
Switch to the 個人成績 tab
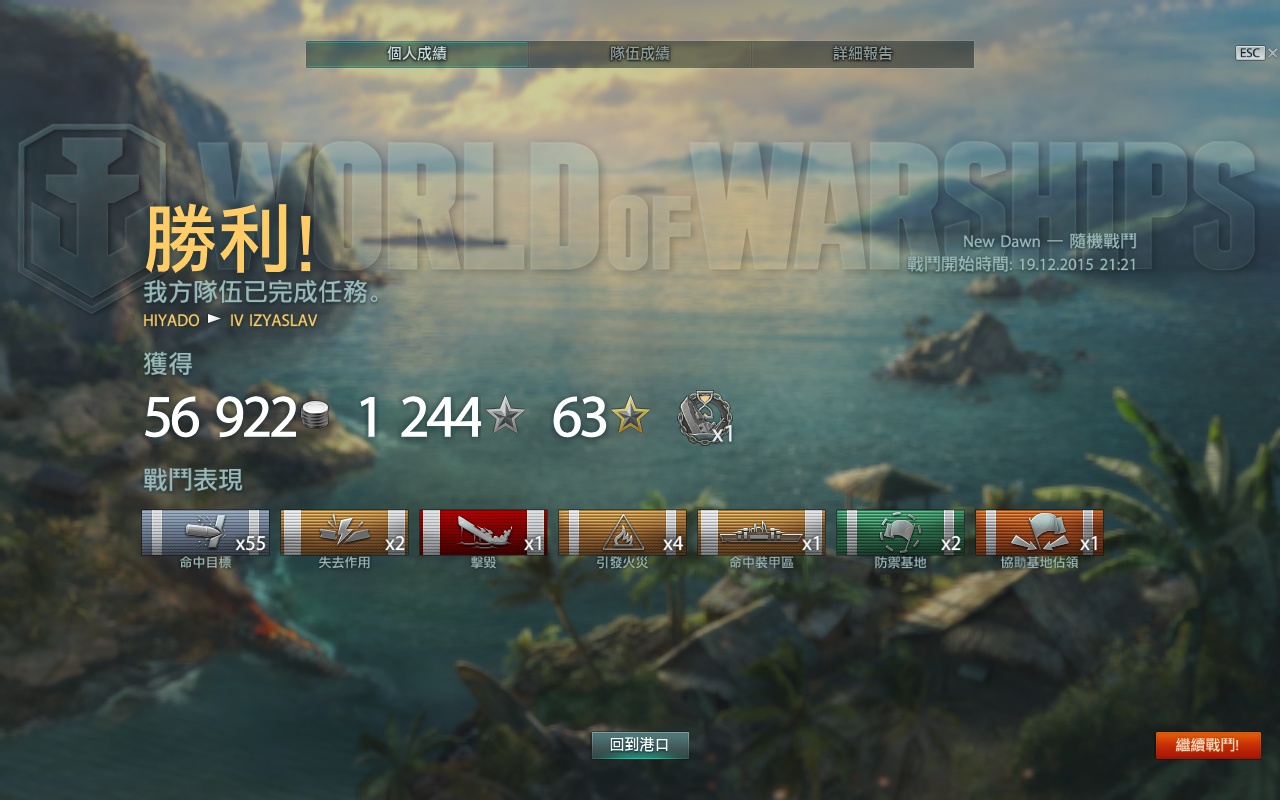click(x=417, y=54)
